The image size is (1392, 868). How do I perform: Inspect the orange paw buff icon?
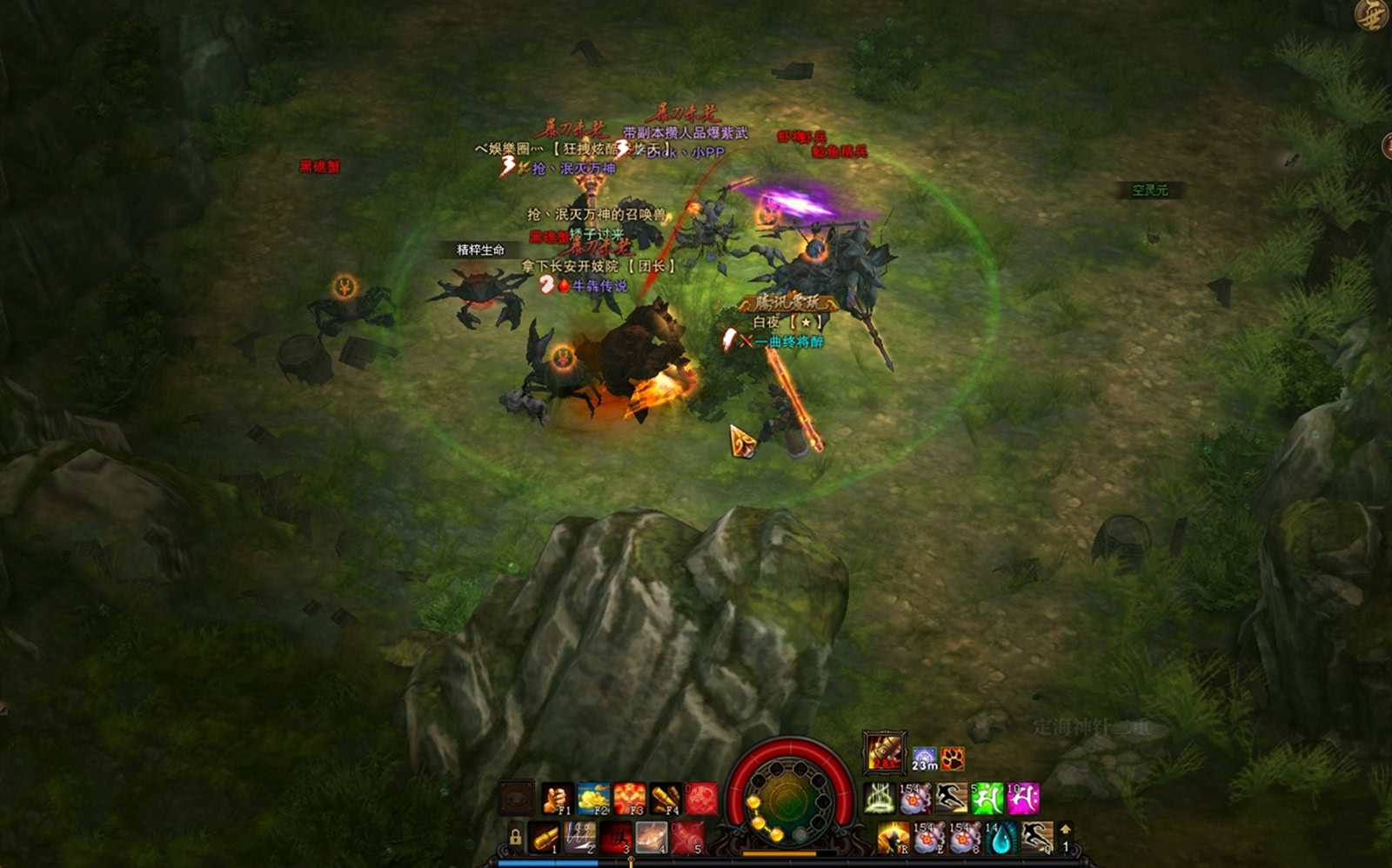pyautogui.click(x=953, y=758)
